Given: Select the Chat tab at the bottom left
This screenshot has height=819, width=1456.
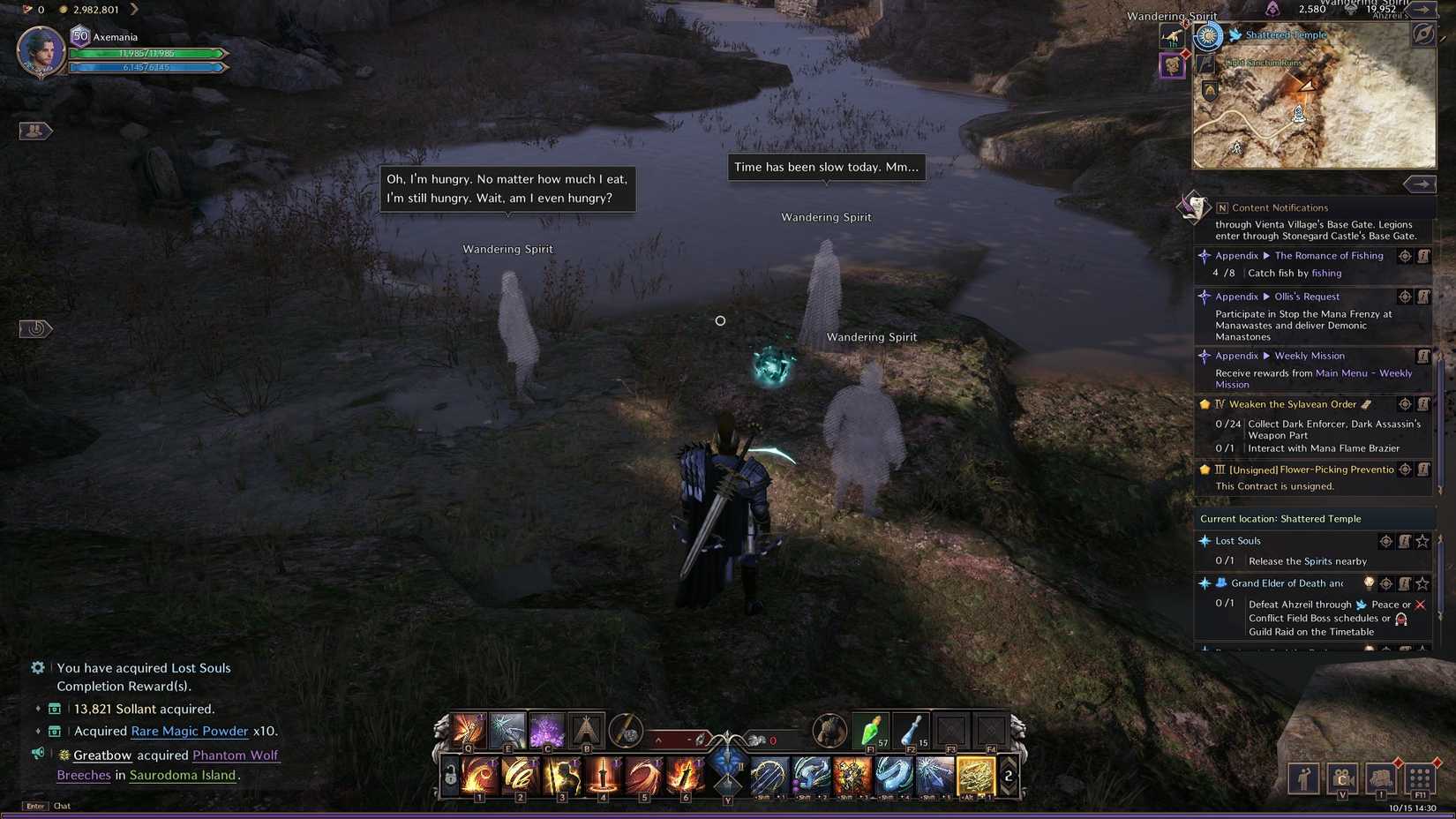Looking at the screenshot, I should (61, 806).
